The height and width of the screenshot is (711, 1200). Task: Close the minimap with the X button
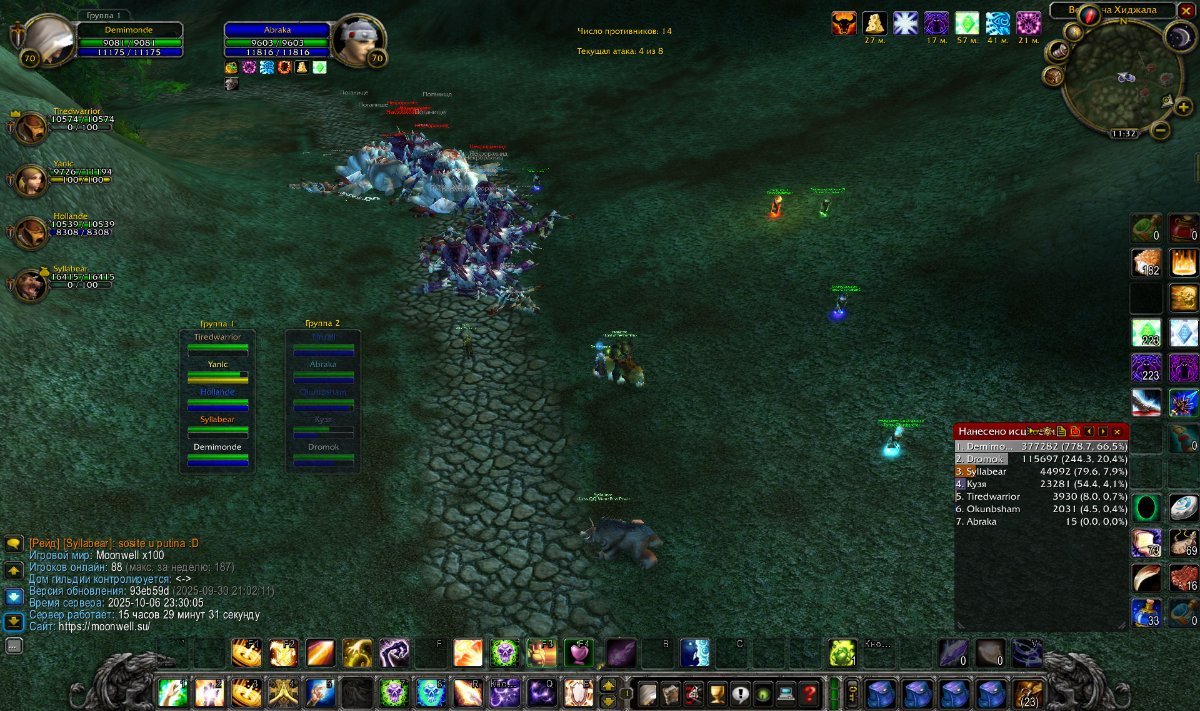[x=1186, y=10]
